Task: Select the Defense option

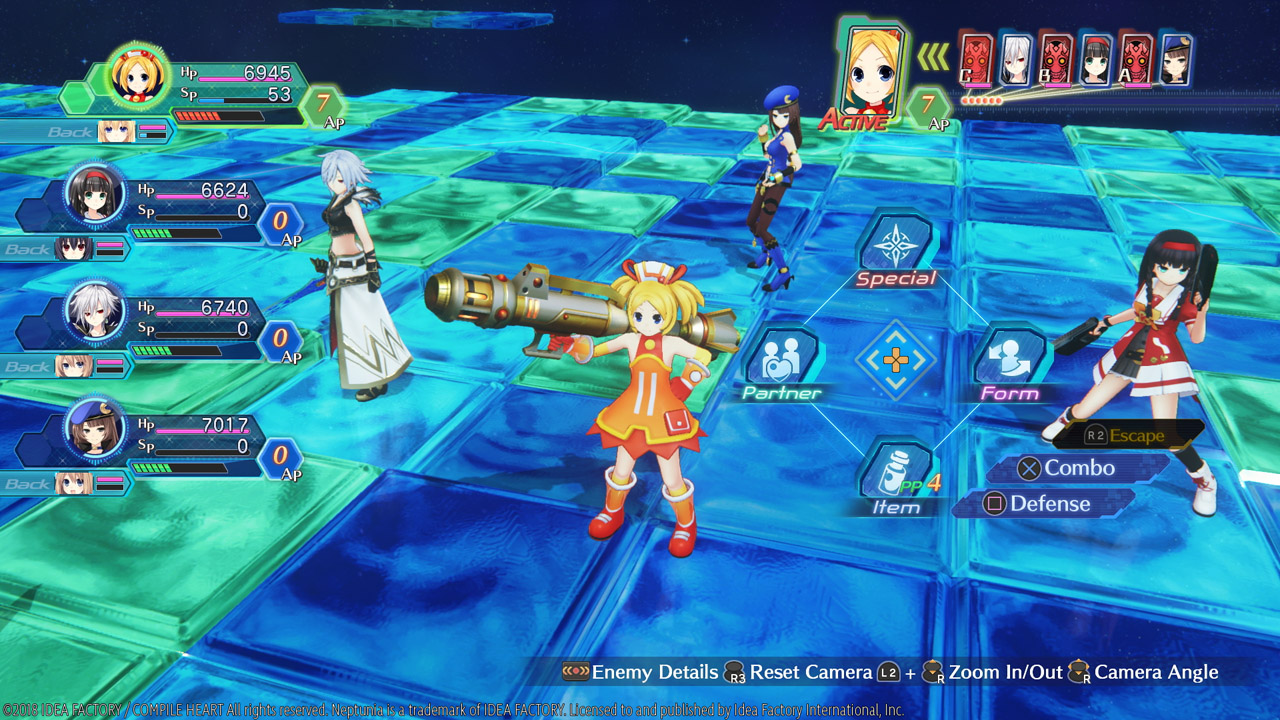Action: (1048, 504)
